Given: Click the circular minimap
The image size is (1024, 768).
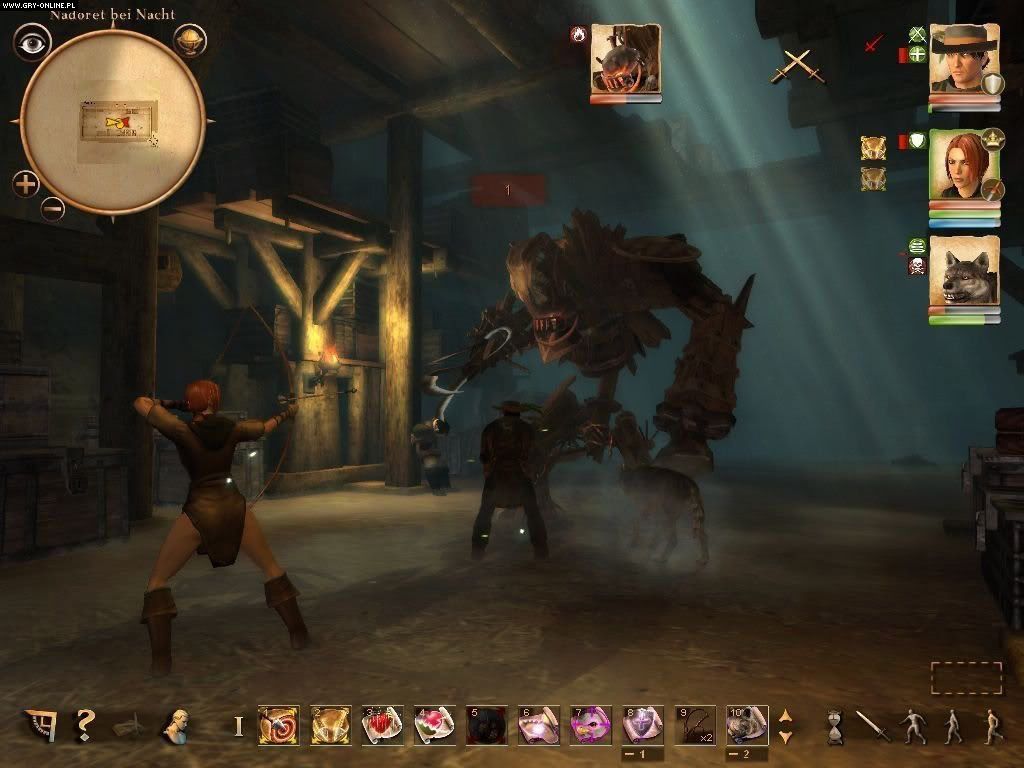Looking at the screenshot, I should point(112,122).
